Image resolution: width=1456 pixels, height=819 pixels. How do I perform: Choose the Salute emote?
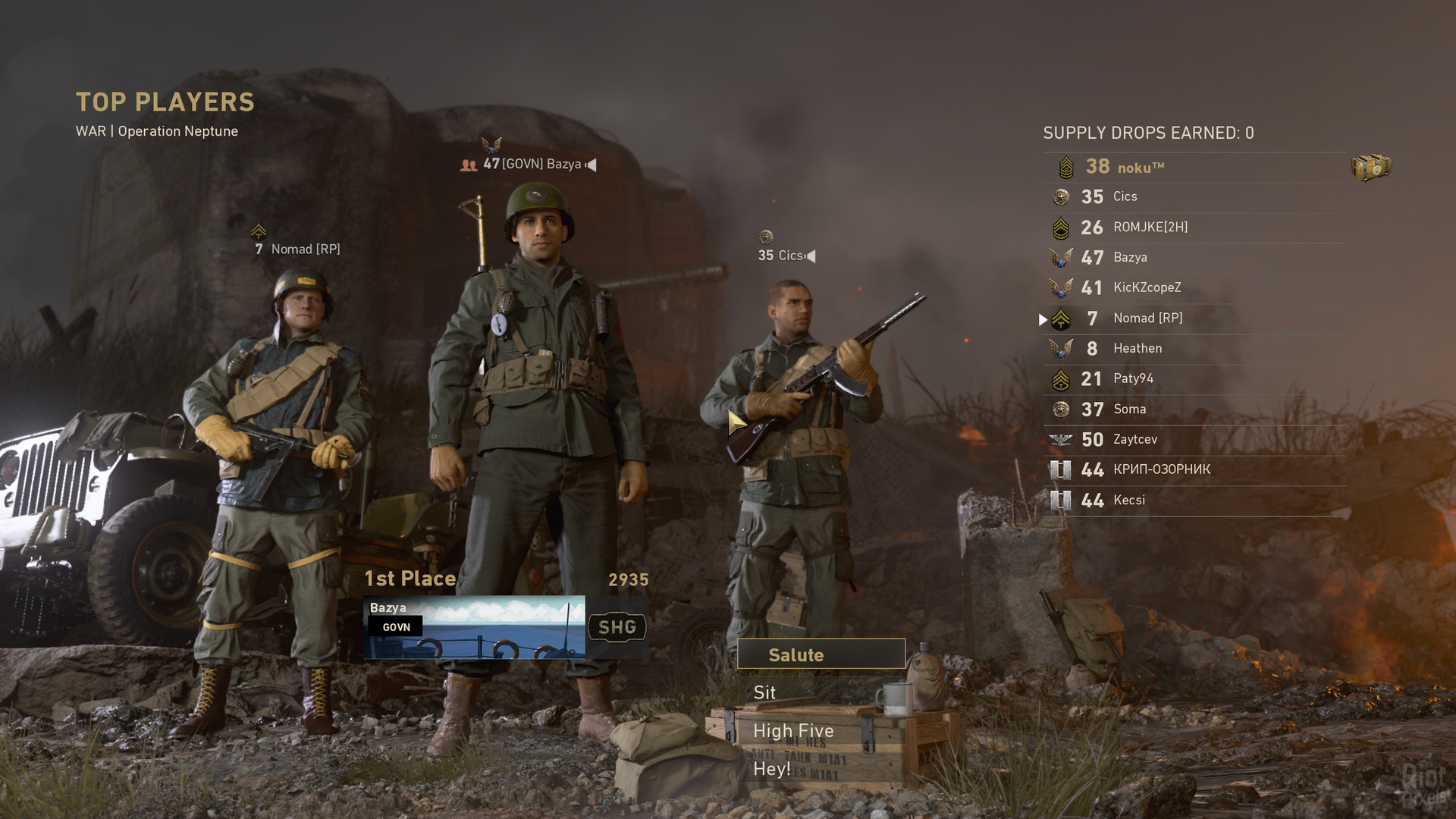(821, 654)
